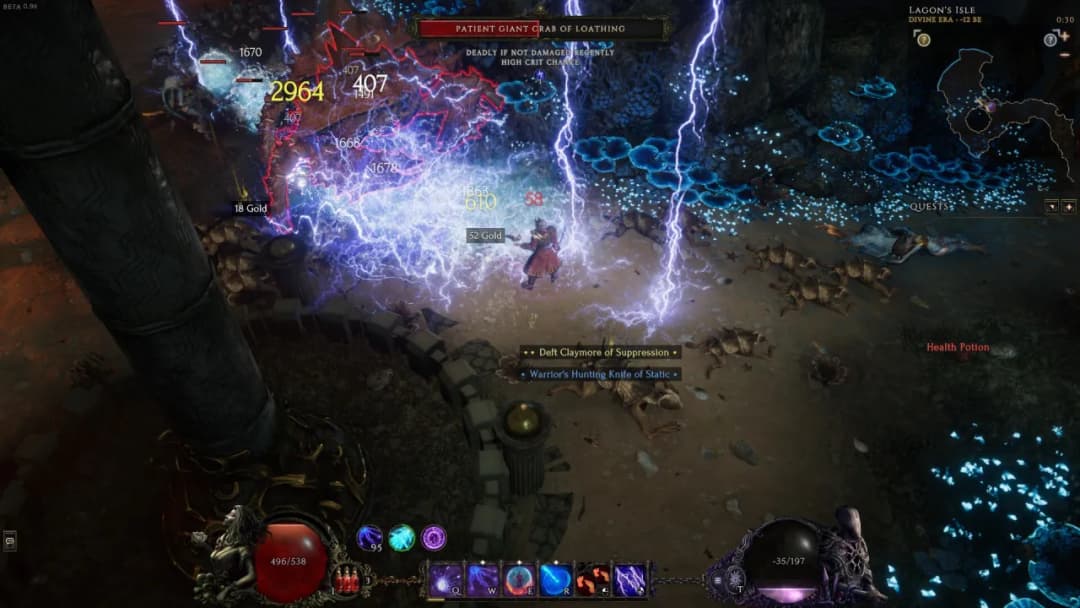Pick up the Deft Claymore of Suppression label
The width and height of the screenshot is (1080, 608).
(x=600, y=352)
